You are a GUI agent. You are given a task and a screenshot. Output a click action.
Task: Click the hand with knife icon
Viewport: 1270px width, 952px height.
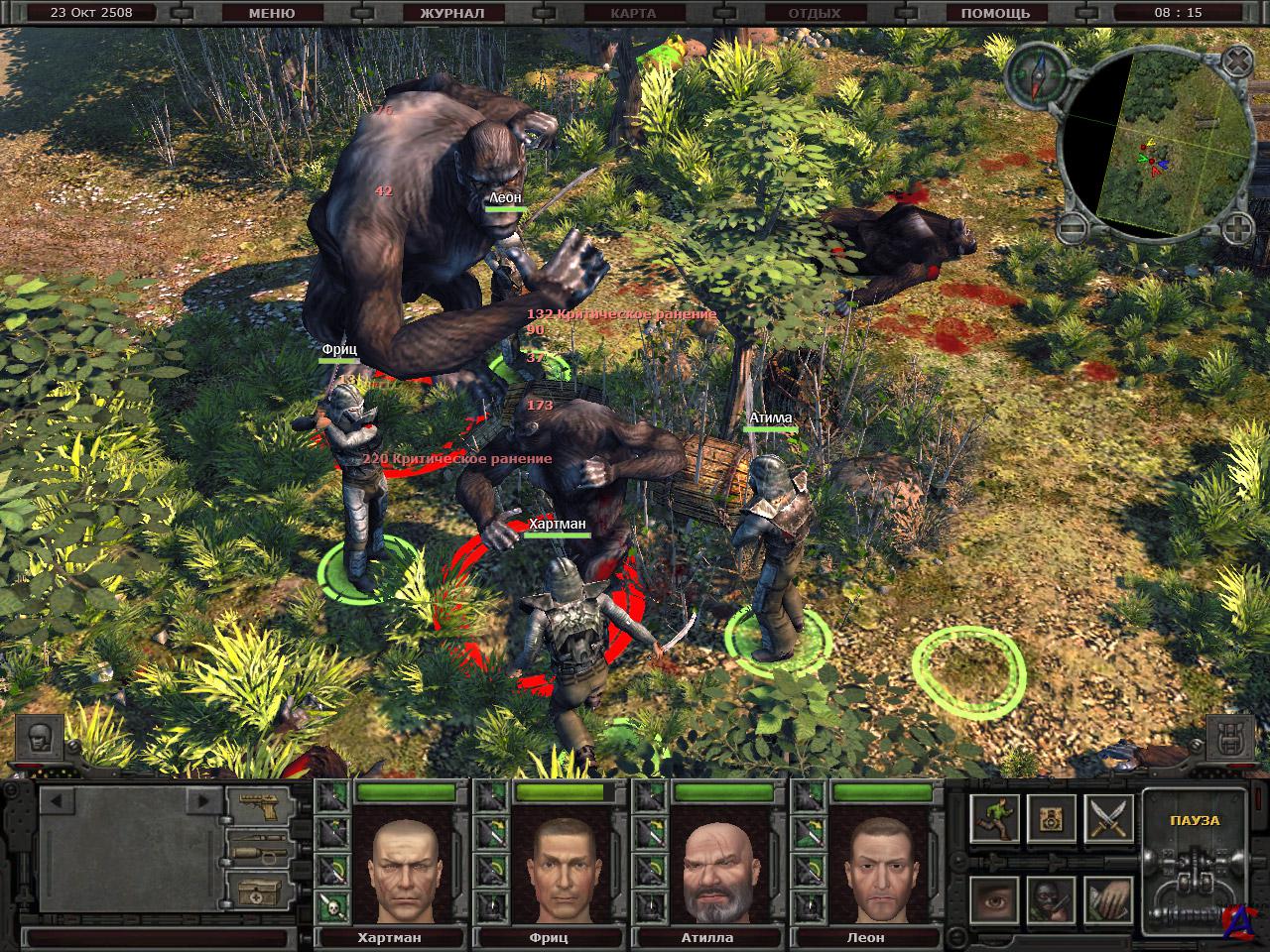1108,899
